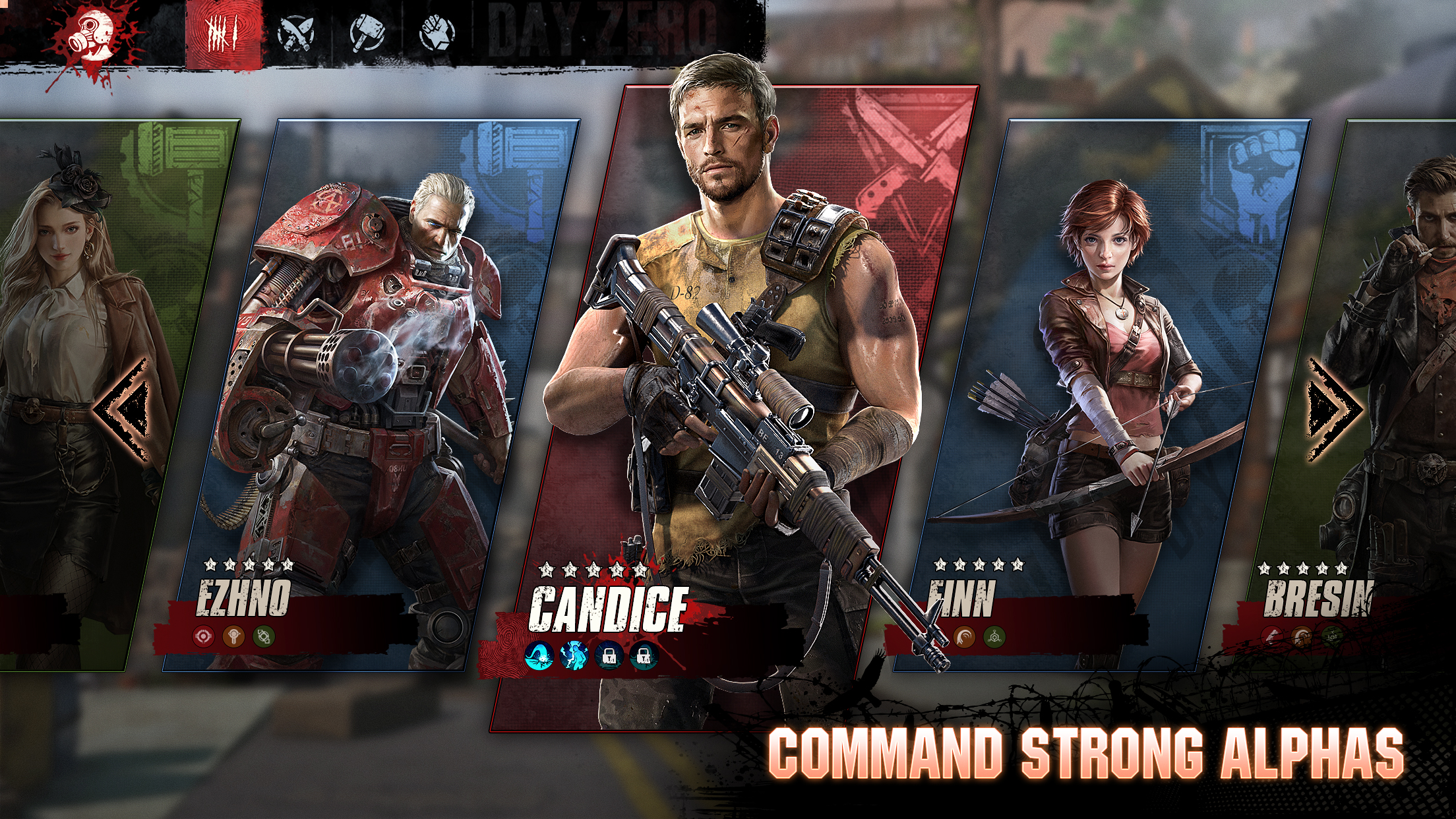
Task: Tap Candice's second locked skill padlock
Action: coord(644,655)
